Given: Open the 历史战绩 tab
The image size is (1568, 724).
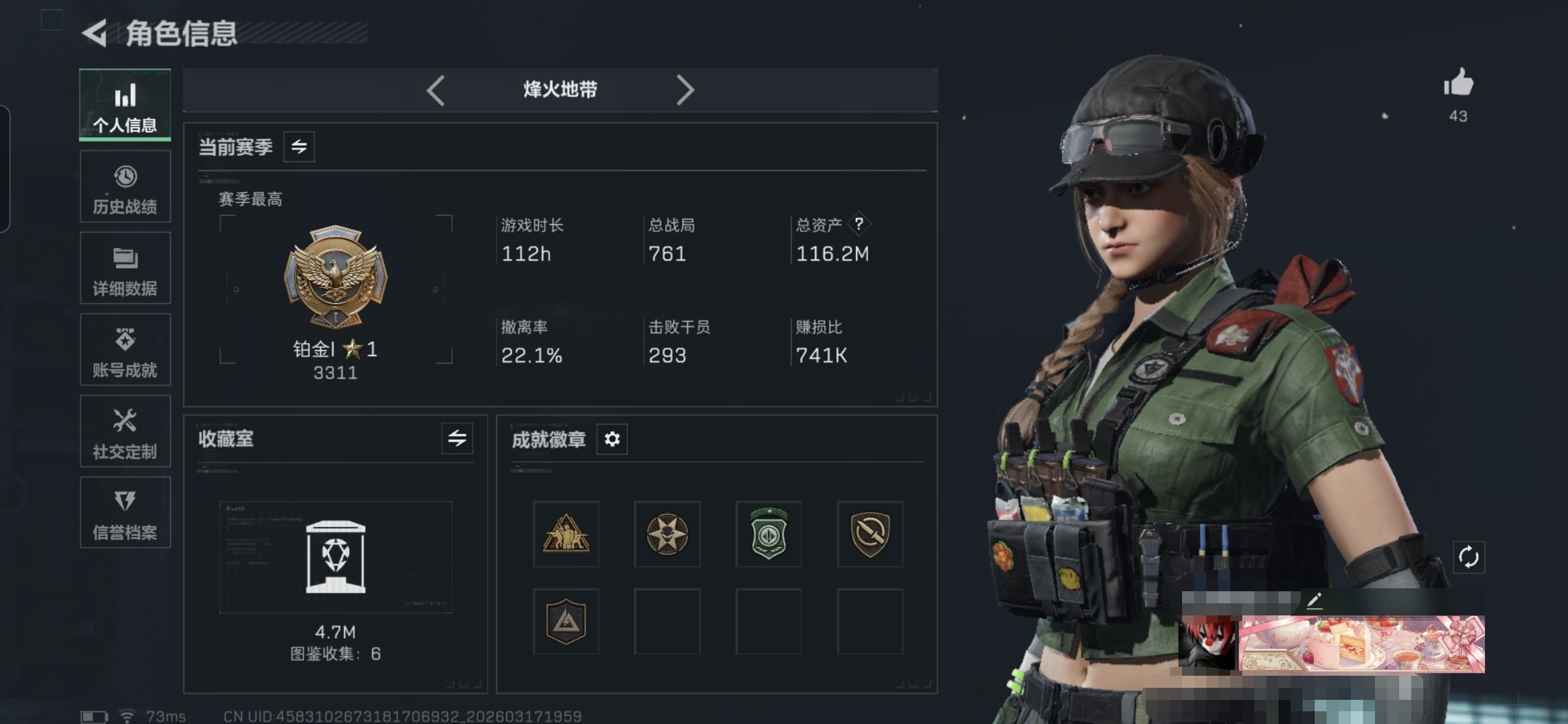Looking at the screenshot, I should 125,187.
